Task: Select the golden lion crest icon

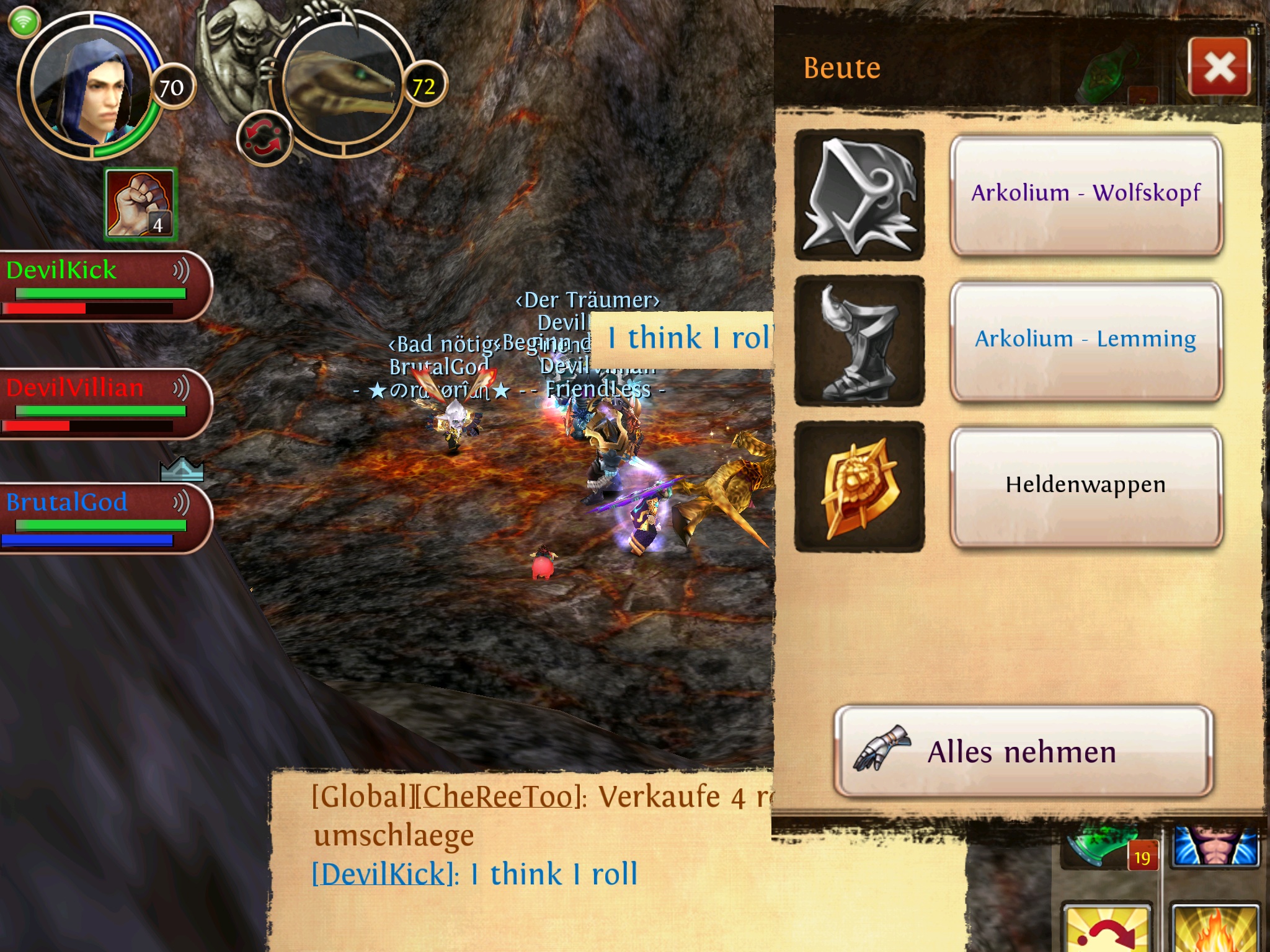Action: (x=859, y=486)
